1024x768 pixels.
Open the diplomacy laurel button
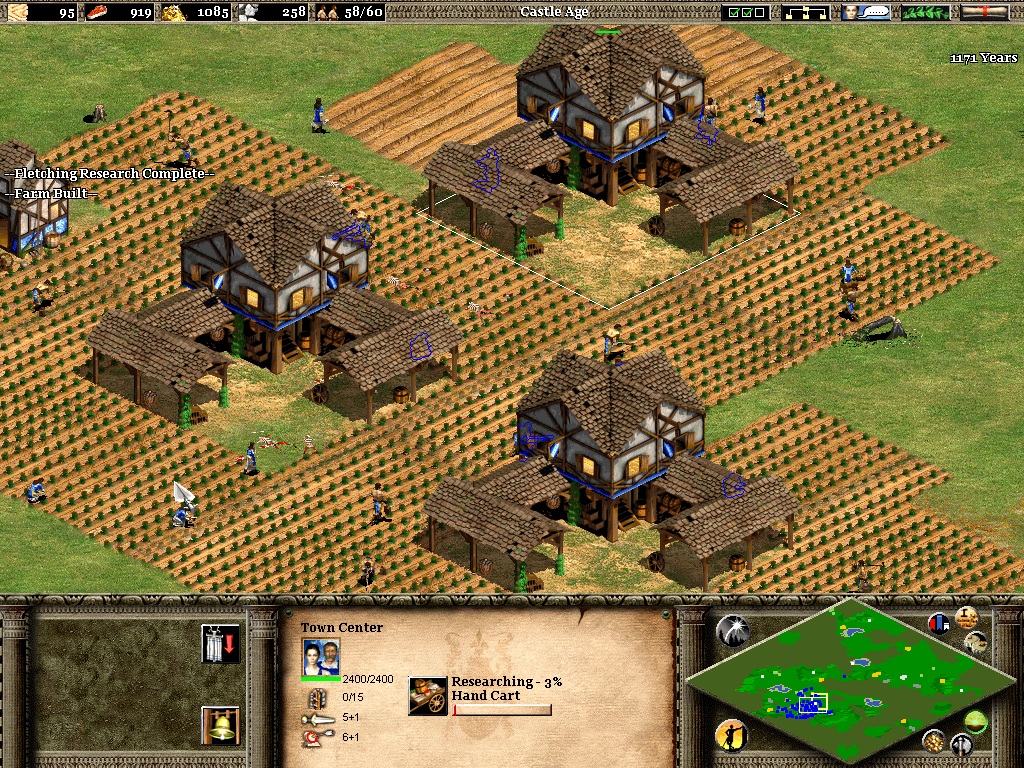point(926,12)
